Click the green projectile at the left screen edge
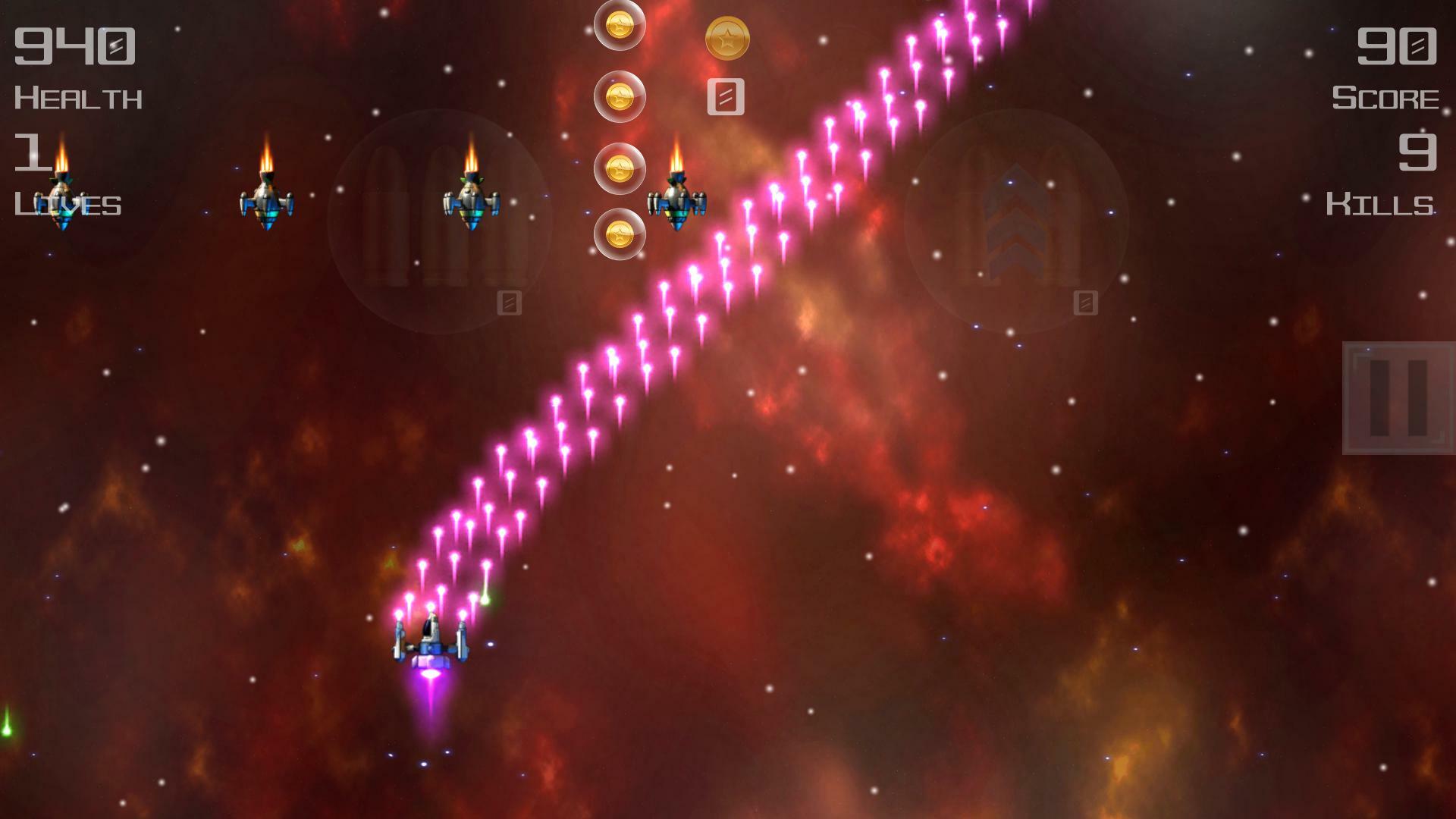The width and height of the screenshot is (1456, 819). [8, 730]
